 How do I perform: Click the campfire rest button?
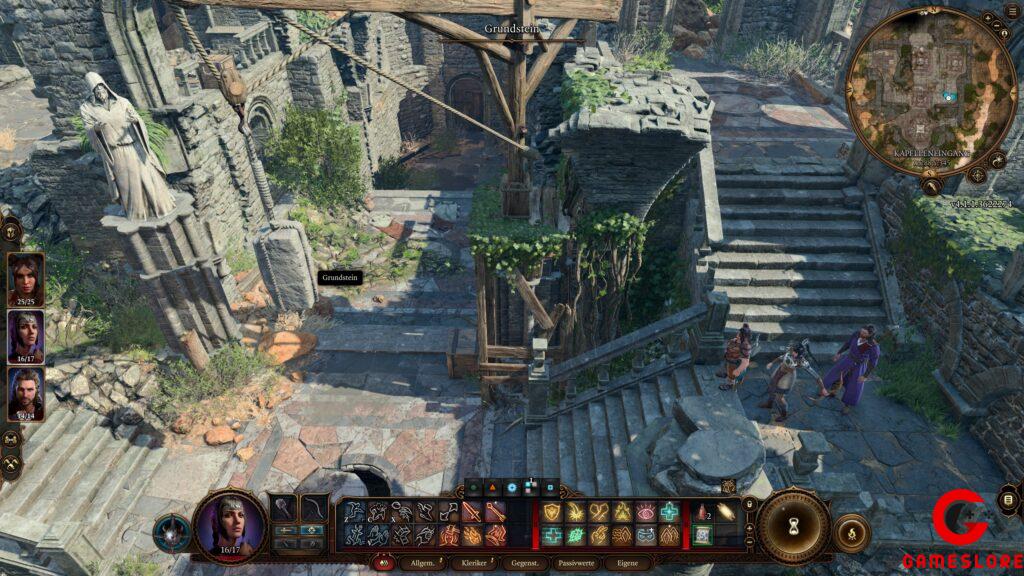pyautogui.click(x=851, y=532)
